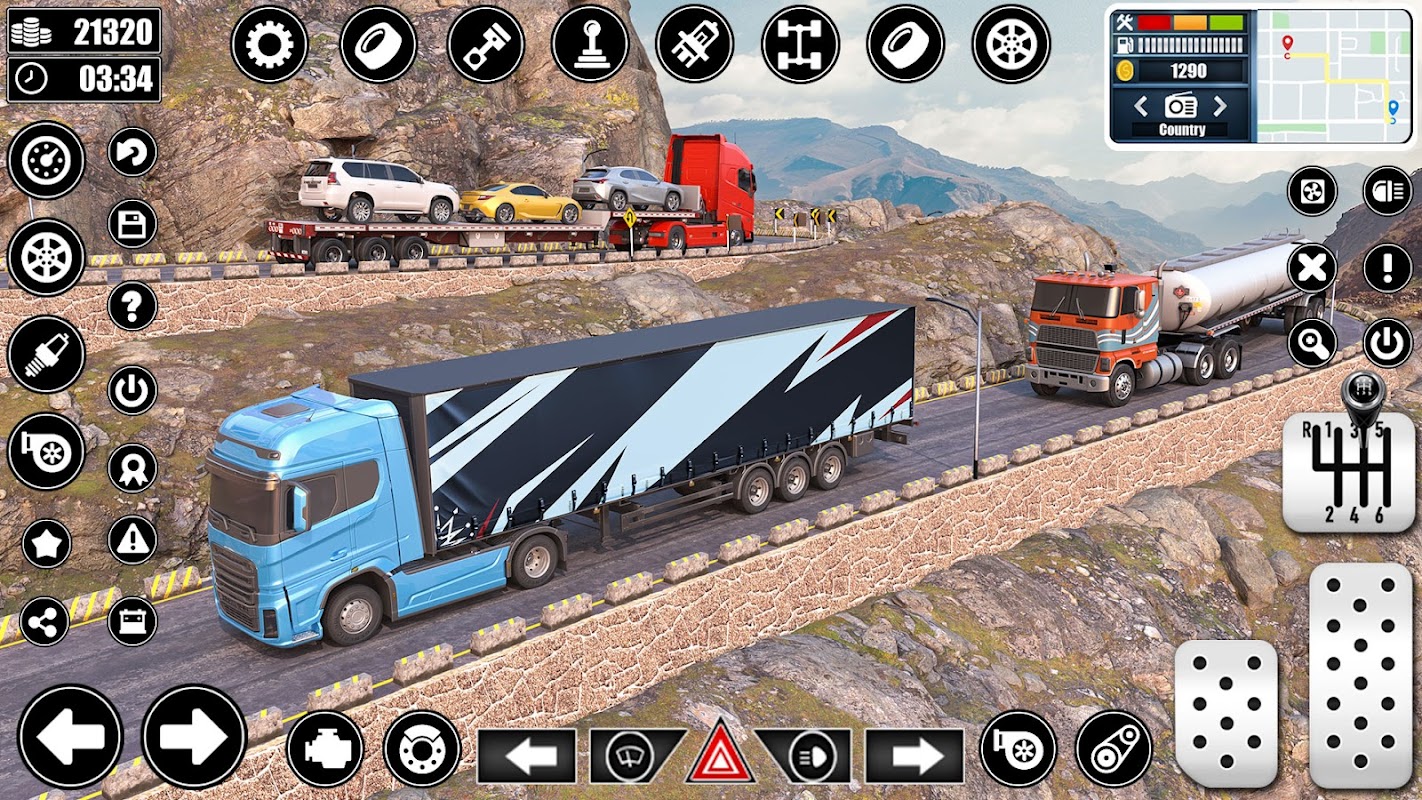
Task: Click the X cancel button
Action: point(1312,268)
